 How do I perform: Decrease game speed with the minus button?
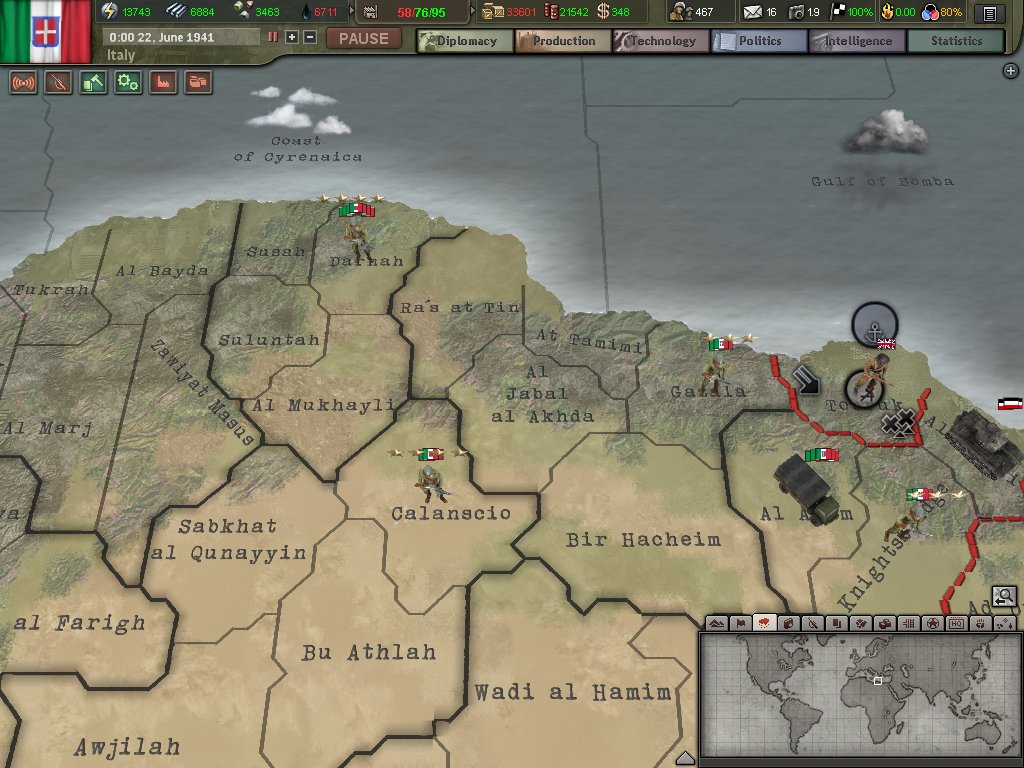pyautogui.click(x=310, y=37)
